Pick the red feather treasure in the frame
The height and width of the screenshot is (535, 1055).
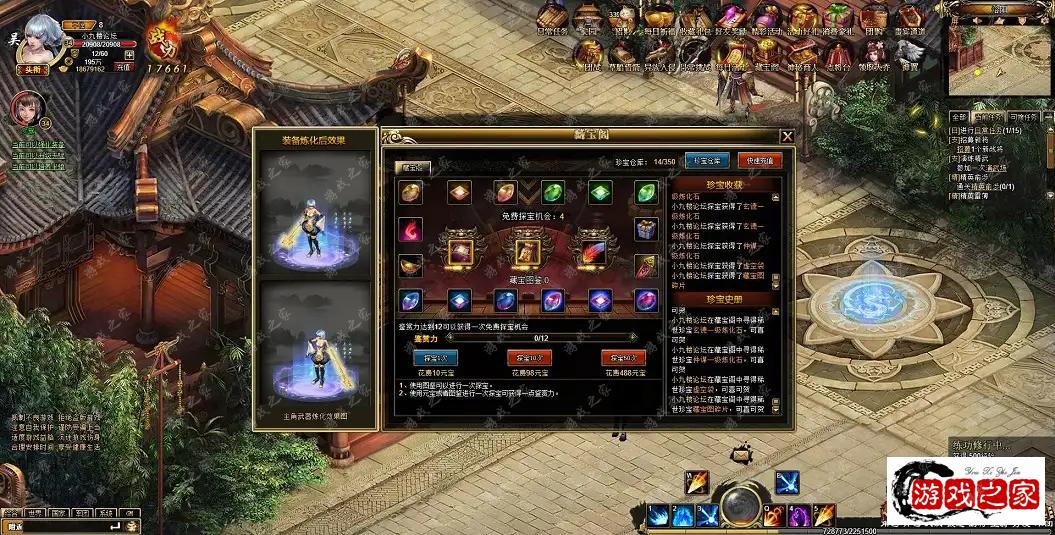pyautogui.click(x=590, y=249)
